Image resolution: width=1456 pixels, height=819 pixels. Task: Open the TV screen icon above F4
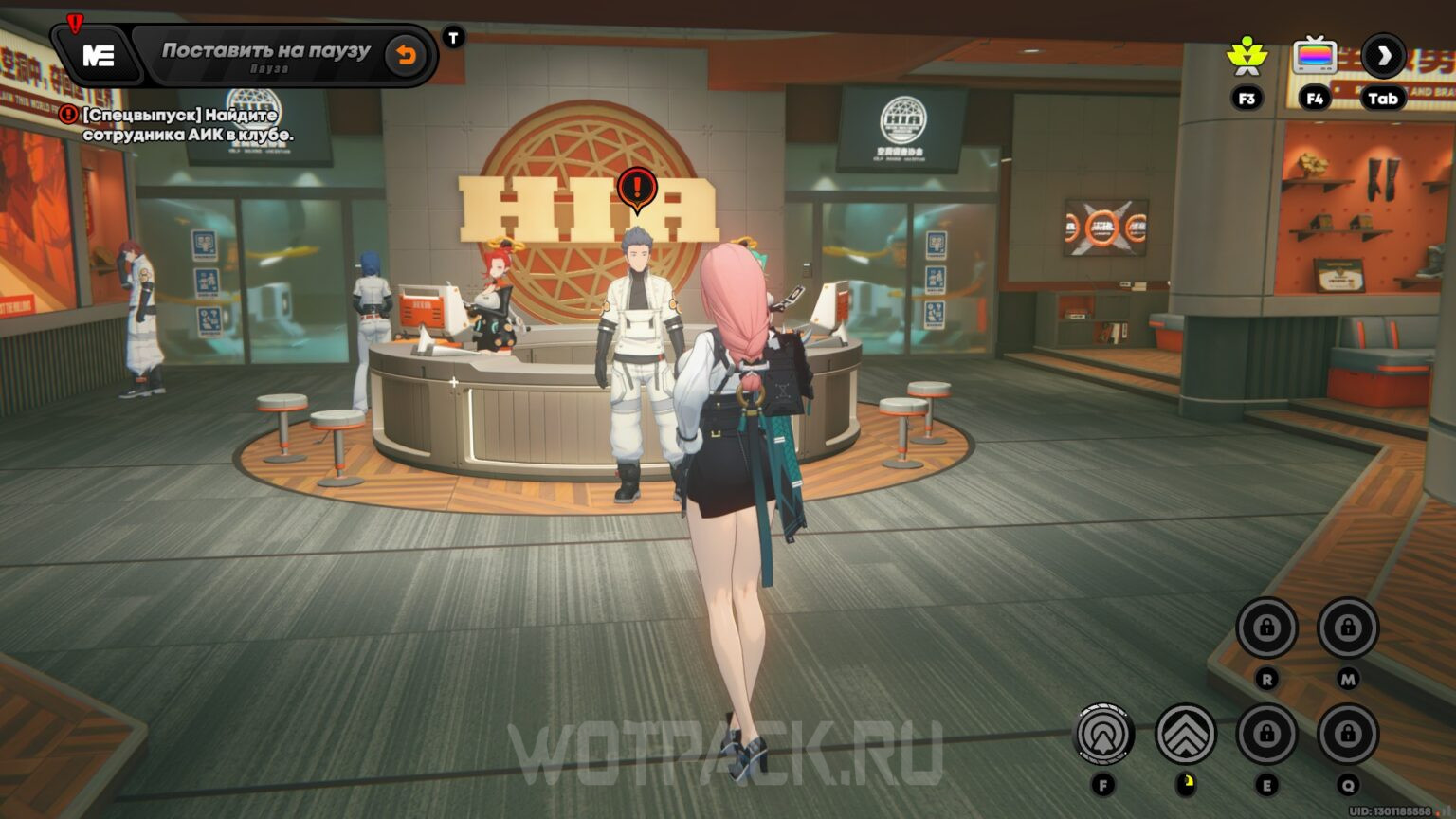point(1314,54)
